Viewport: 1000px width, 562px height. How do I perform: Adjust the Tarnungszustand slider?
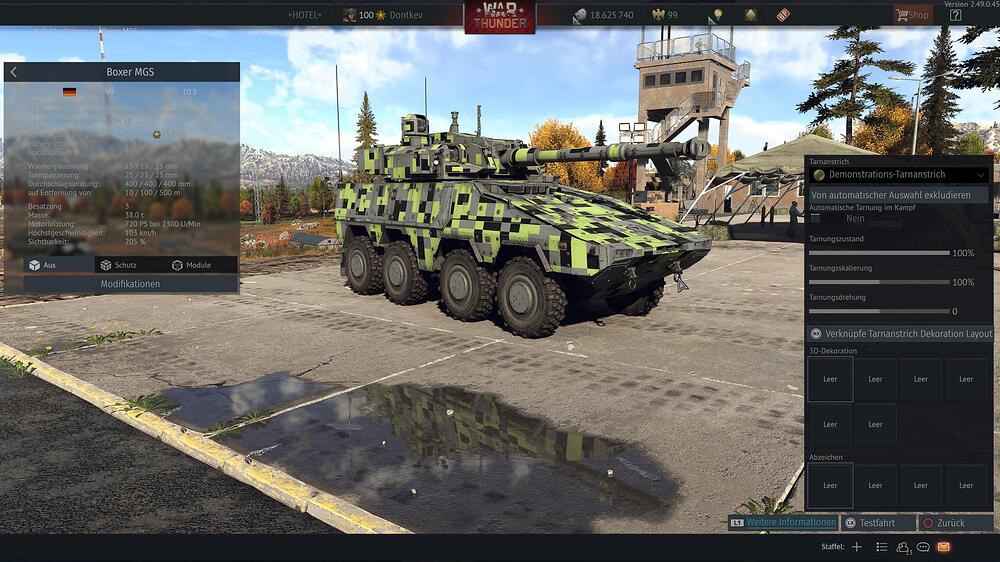880,253
